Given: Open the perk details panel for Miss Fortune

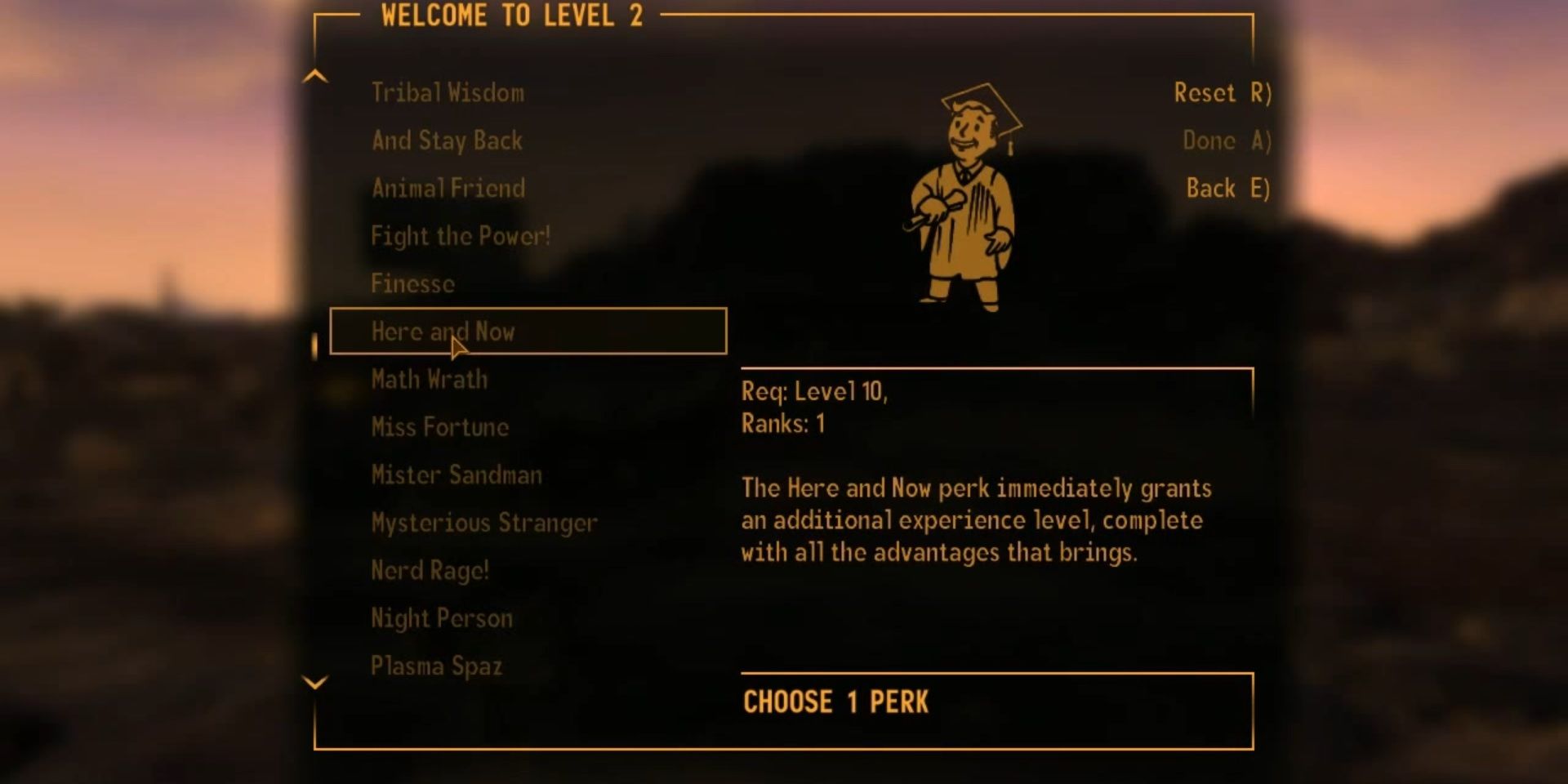Looking at the screenshot, I should pyautogui.click(x=439, y=427).
